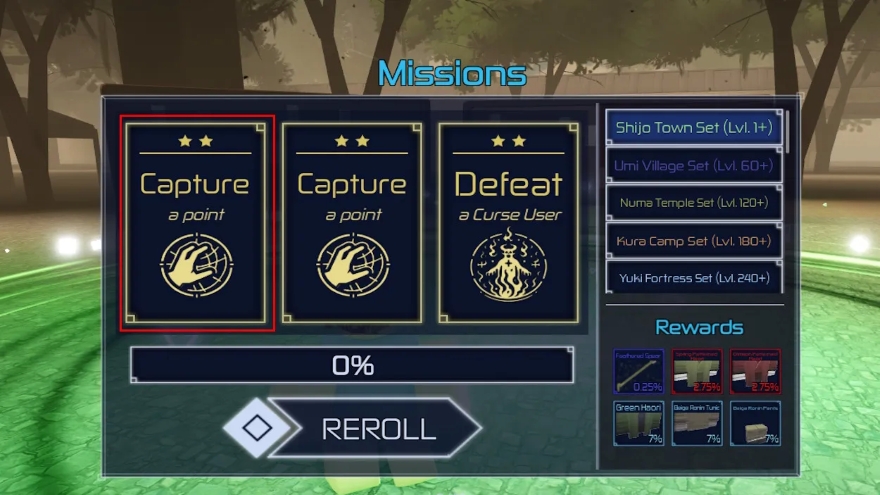
Task: Choose the Defeat a Curse User mission
Action: (510, 224)
